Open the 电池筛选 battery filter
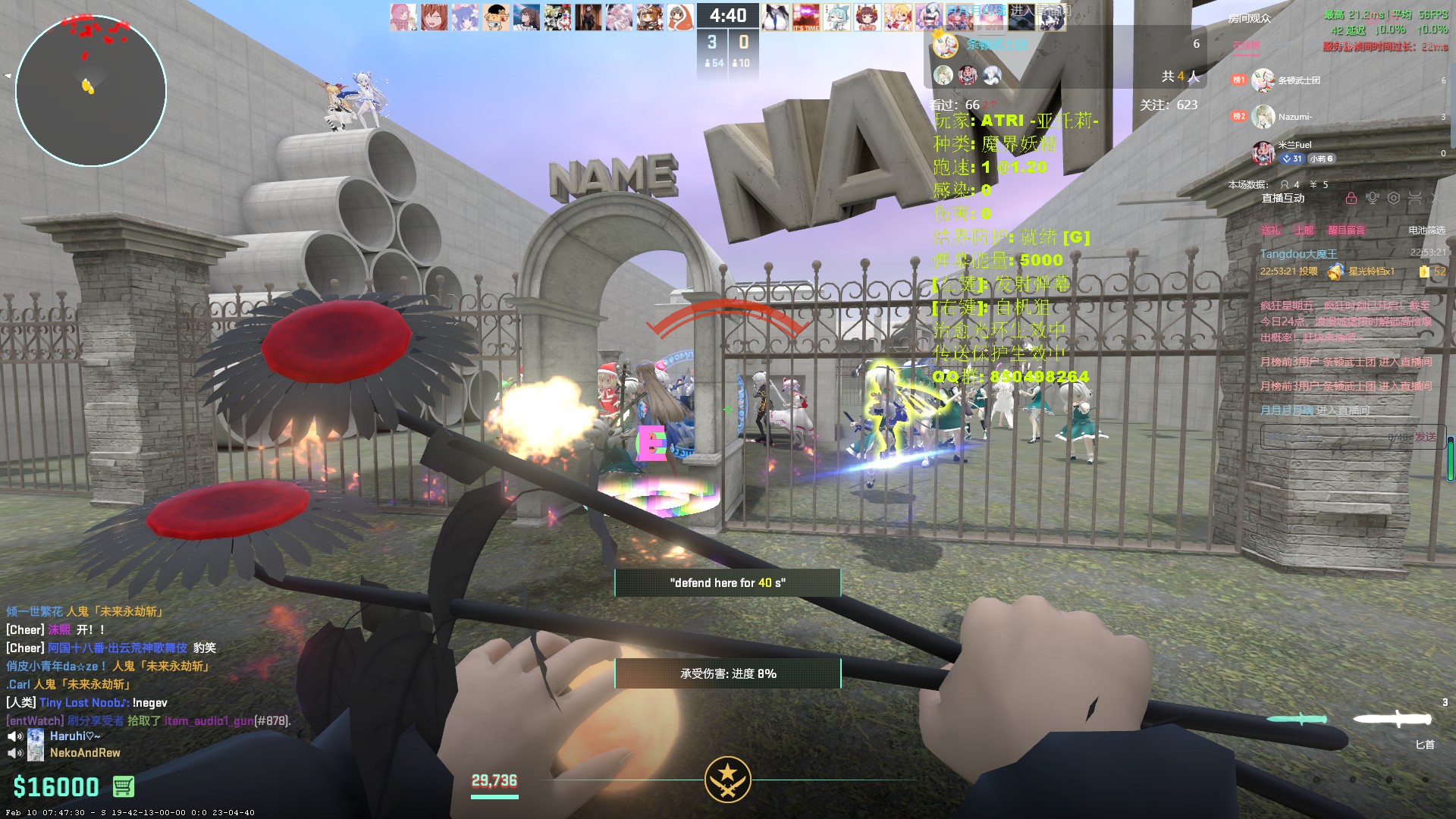 [x=1427, y=230]
